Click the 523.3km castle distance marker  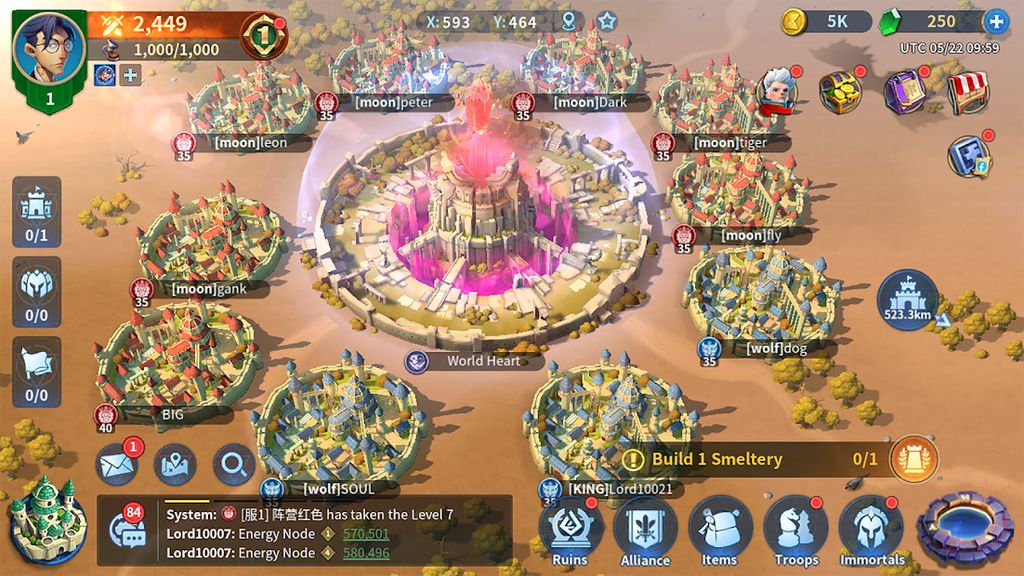(907, 300)
